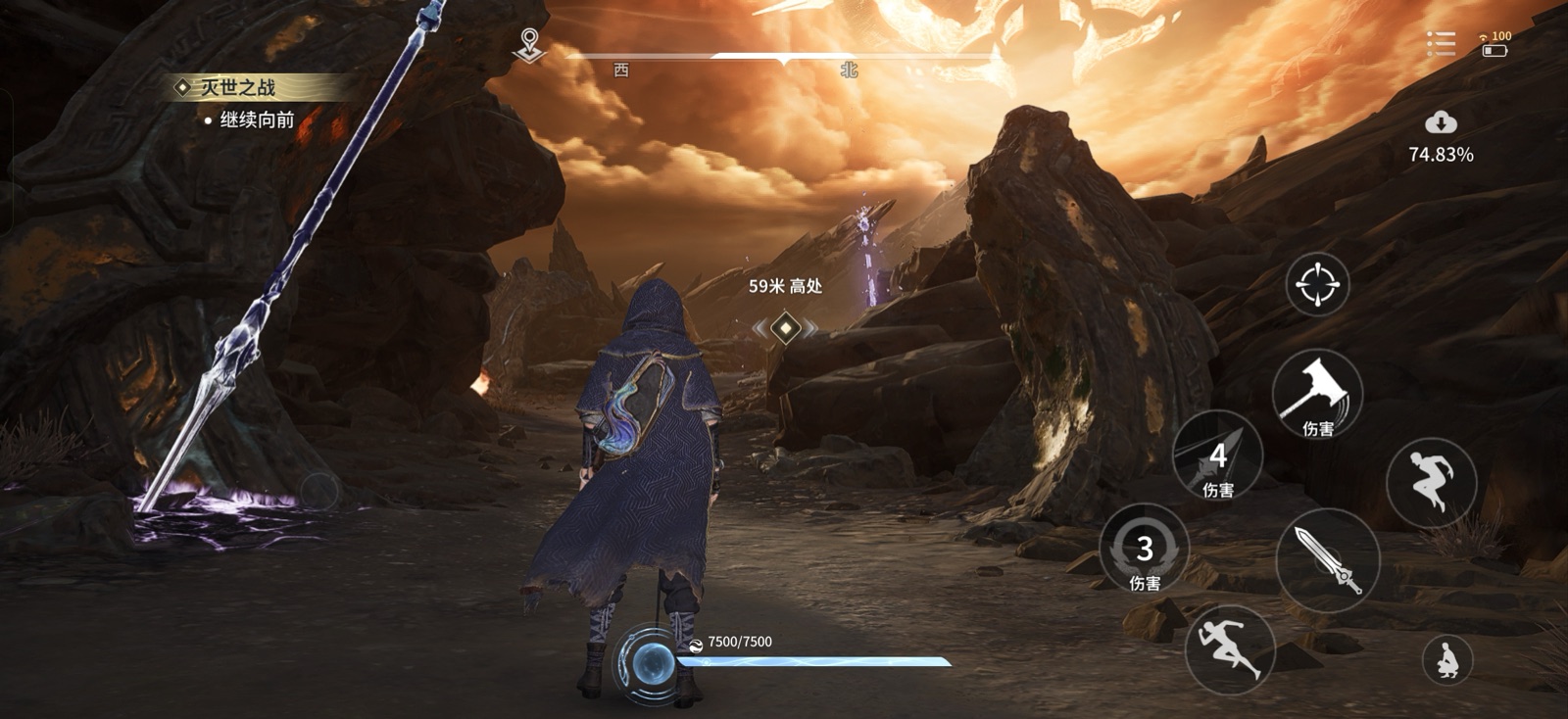Viewport: 1568px width, 719px height.
Task: Tap the cloud download icon showing 74.83%
Action: pyautogui.click(x=1439, y=127)
